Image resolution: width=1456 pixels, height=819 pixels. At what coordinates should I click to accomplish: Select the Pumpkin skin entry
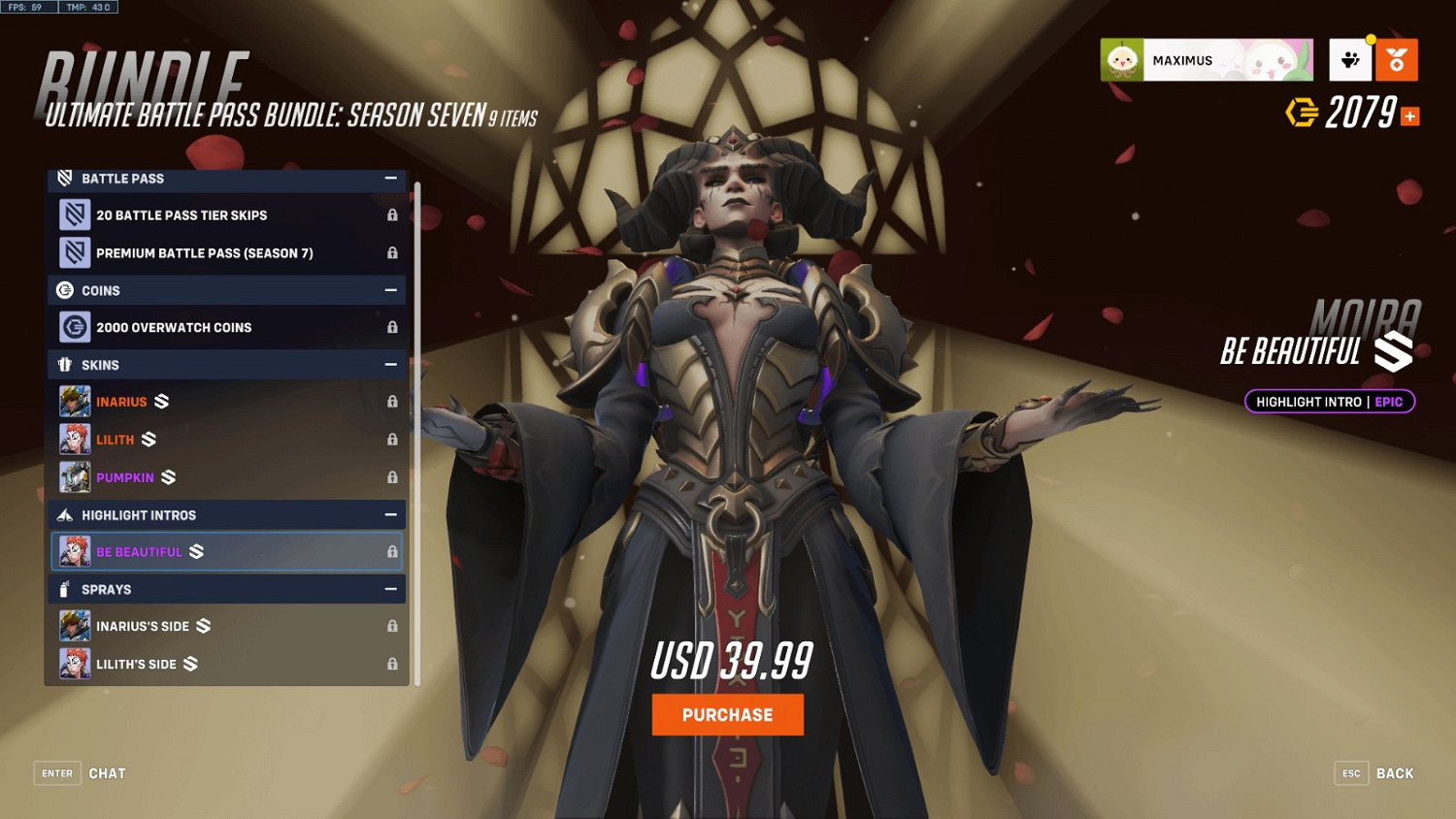click(x=126, y=476)
